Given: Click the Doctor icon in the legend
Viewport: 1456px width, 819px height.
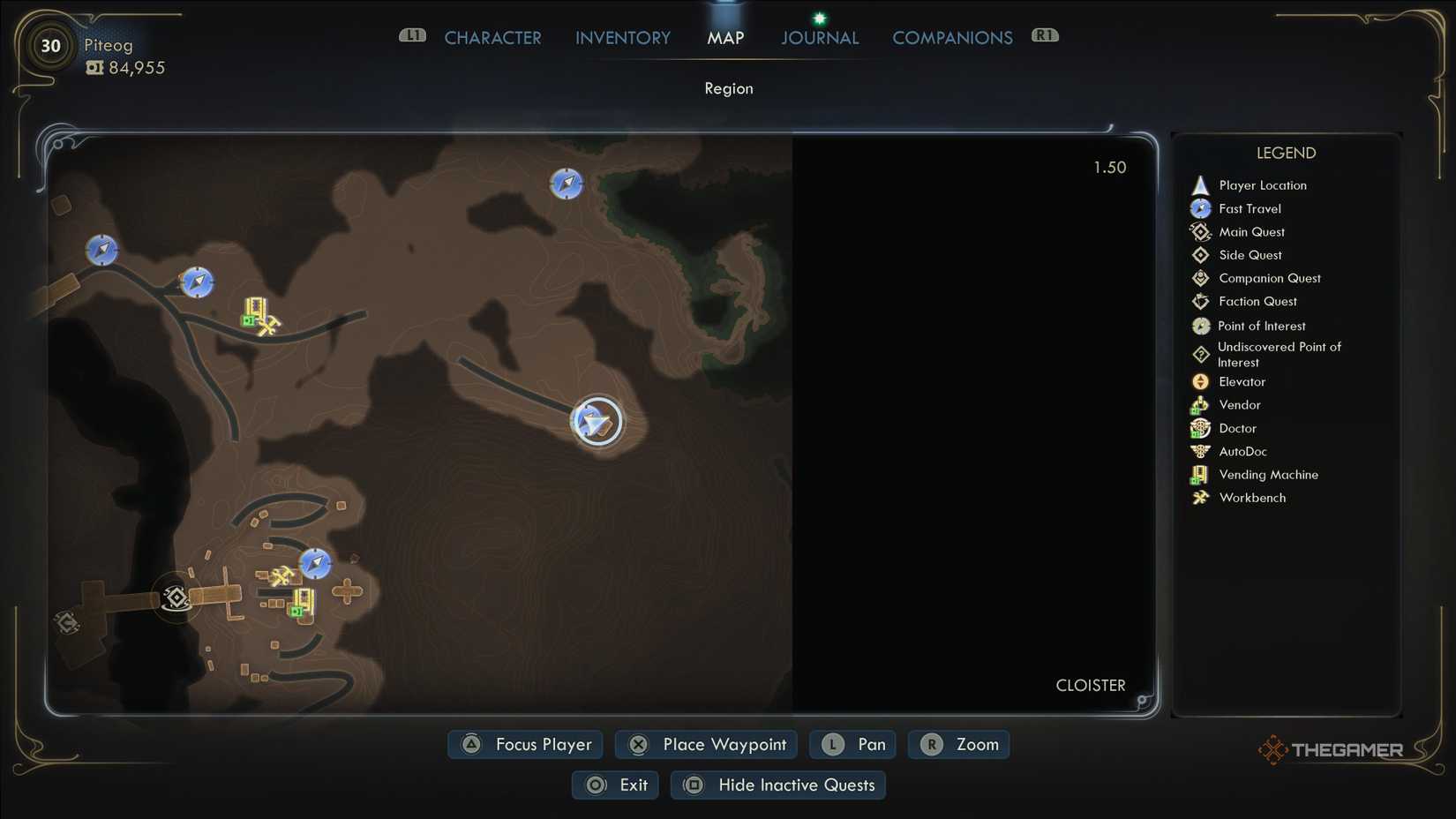Looking at the screenshot, I should pos(1200,428).
